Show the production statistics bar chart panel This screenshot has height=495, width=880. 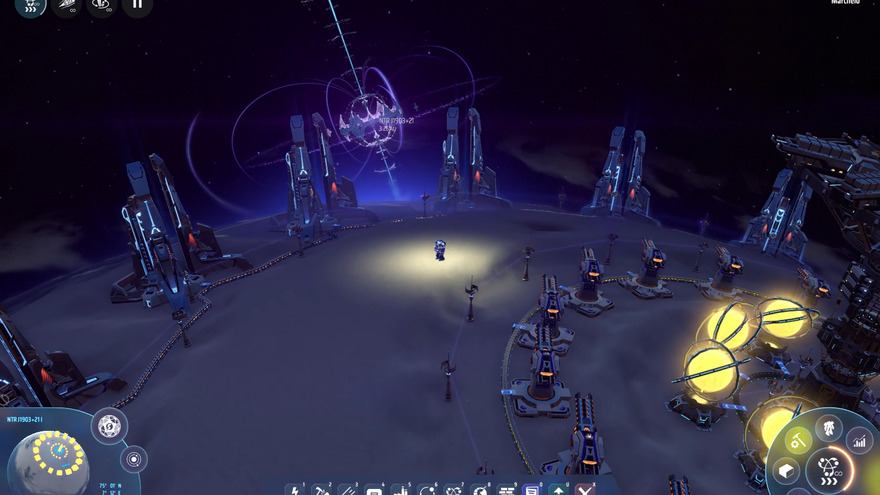(859, 438)
